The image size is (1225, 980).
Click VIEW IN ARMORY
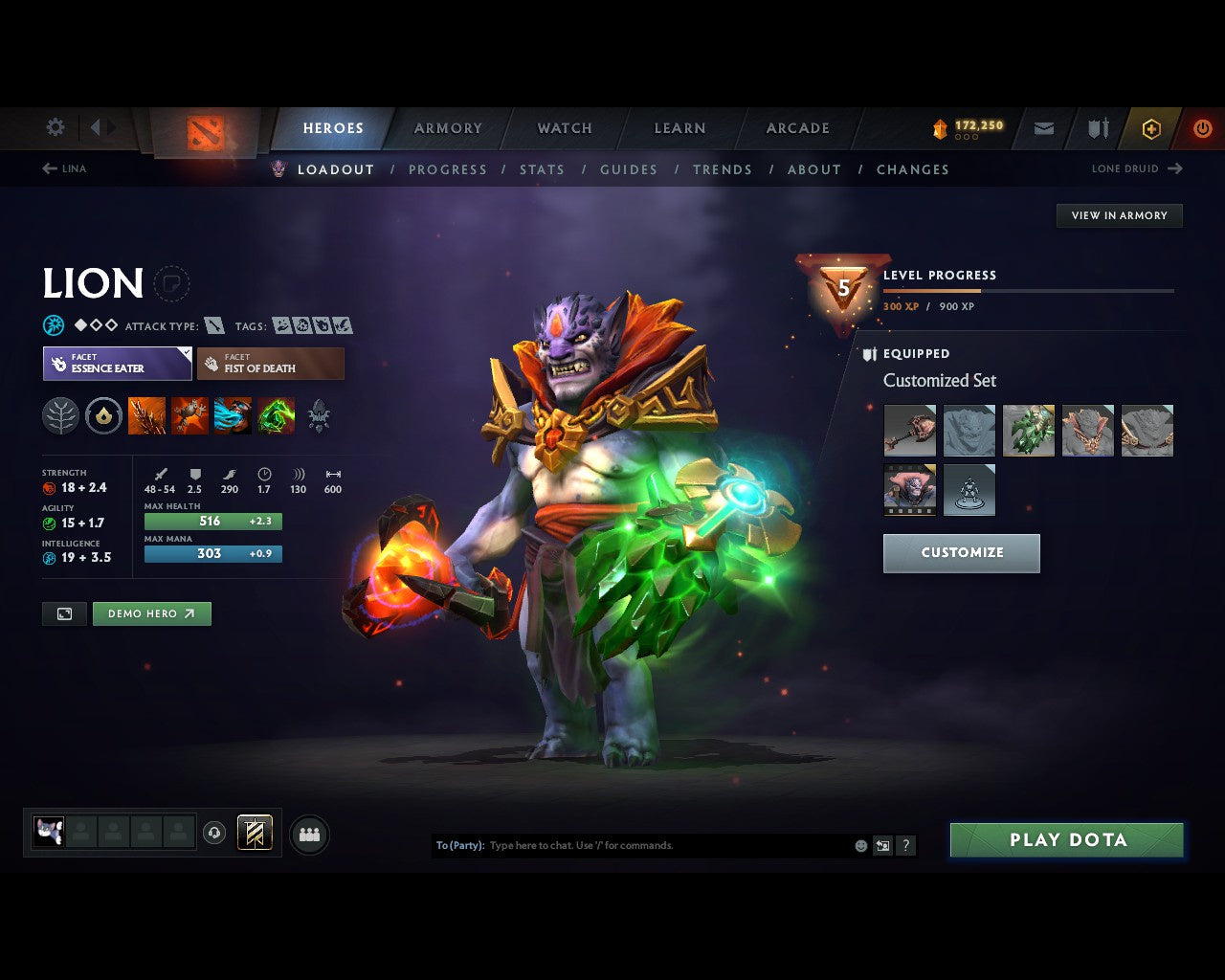point(1118,215)
